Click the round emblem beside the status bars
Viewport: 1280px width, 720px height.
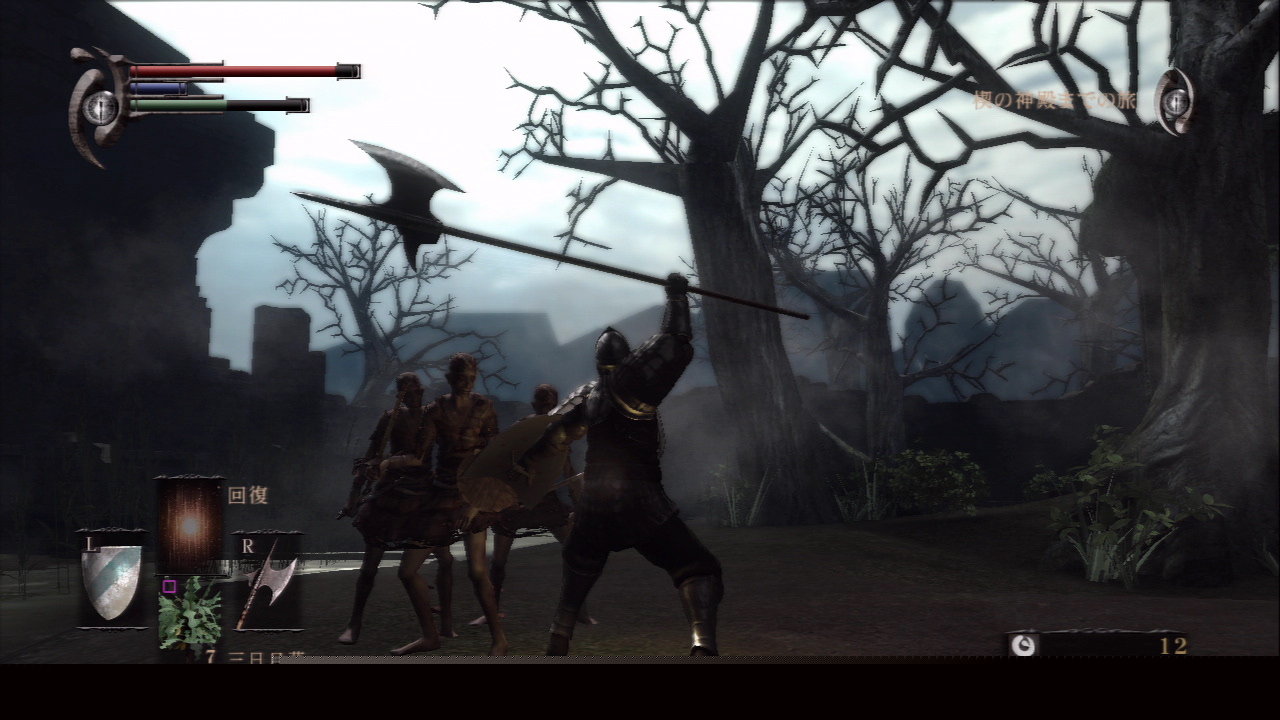[x=100, y=107]
